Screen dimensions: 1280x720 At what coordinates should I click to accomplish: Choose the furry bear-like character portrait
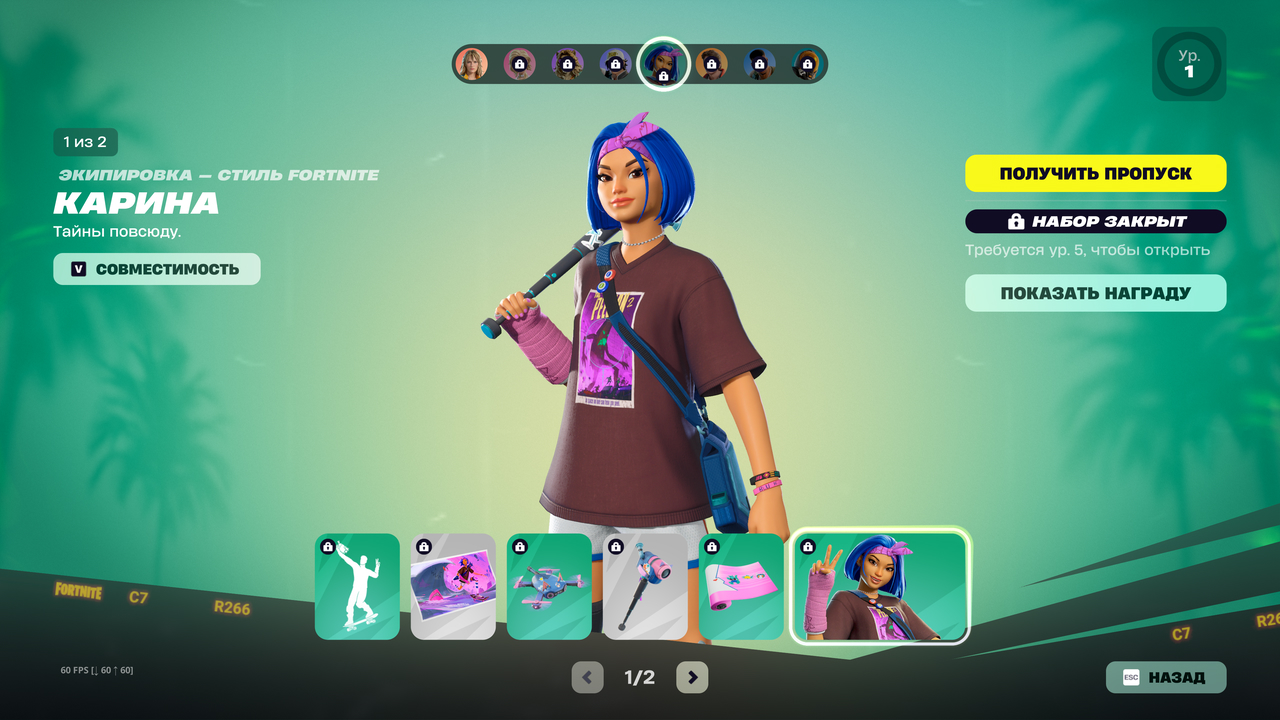tap(567, 64)
